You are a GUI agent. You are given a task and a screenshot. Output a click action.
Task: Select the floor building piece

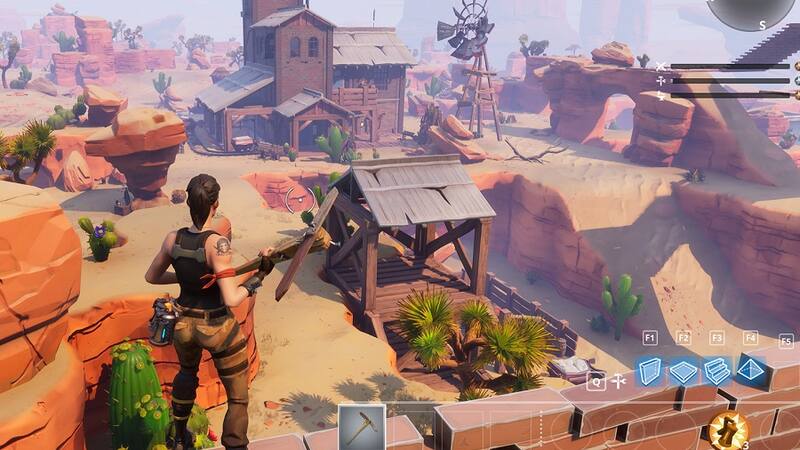click(684, 371)
